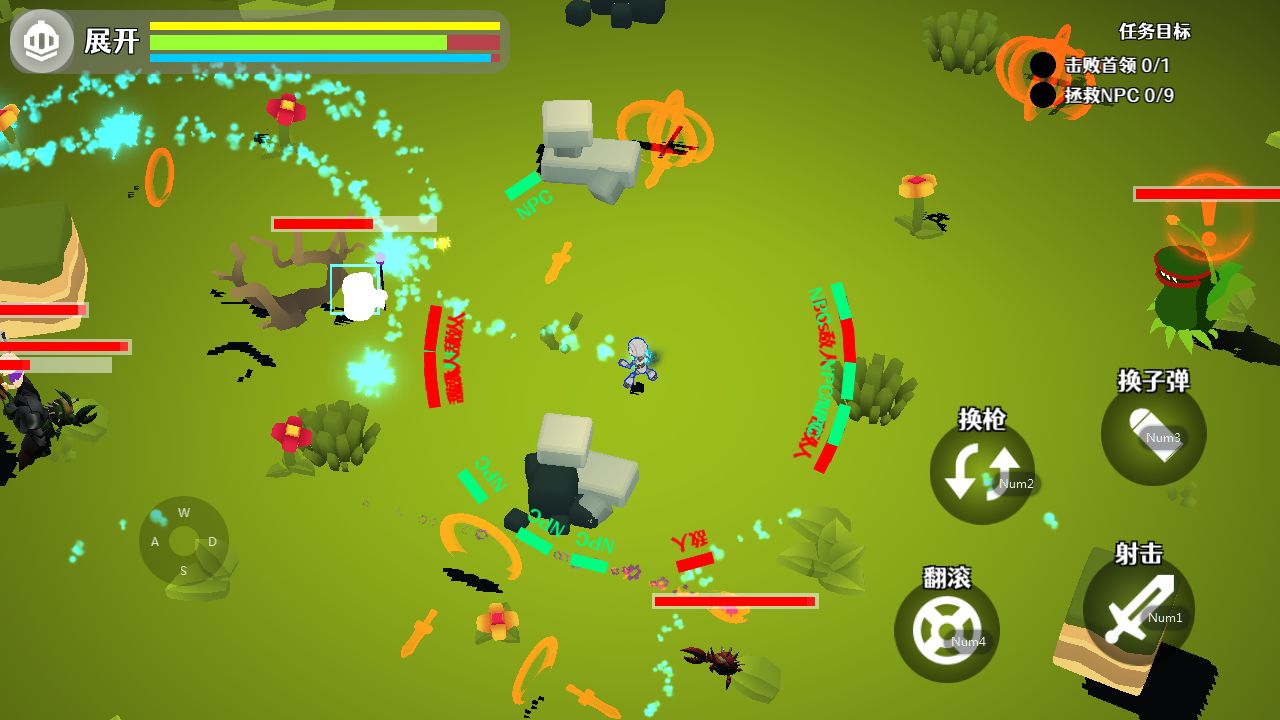The image size is (1280, 720).
Task: Tap the center of the WASD virtual joystick
Action: [x=183, y=543]
